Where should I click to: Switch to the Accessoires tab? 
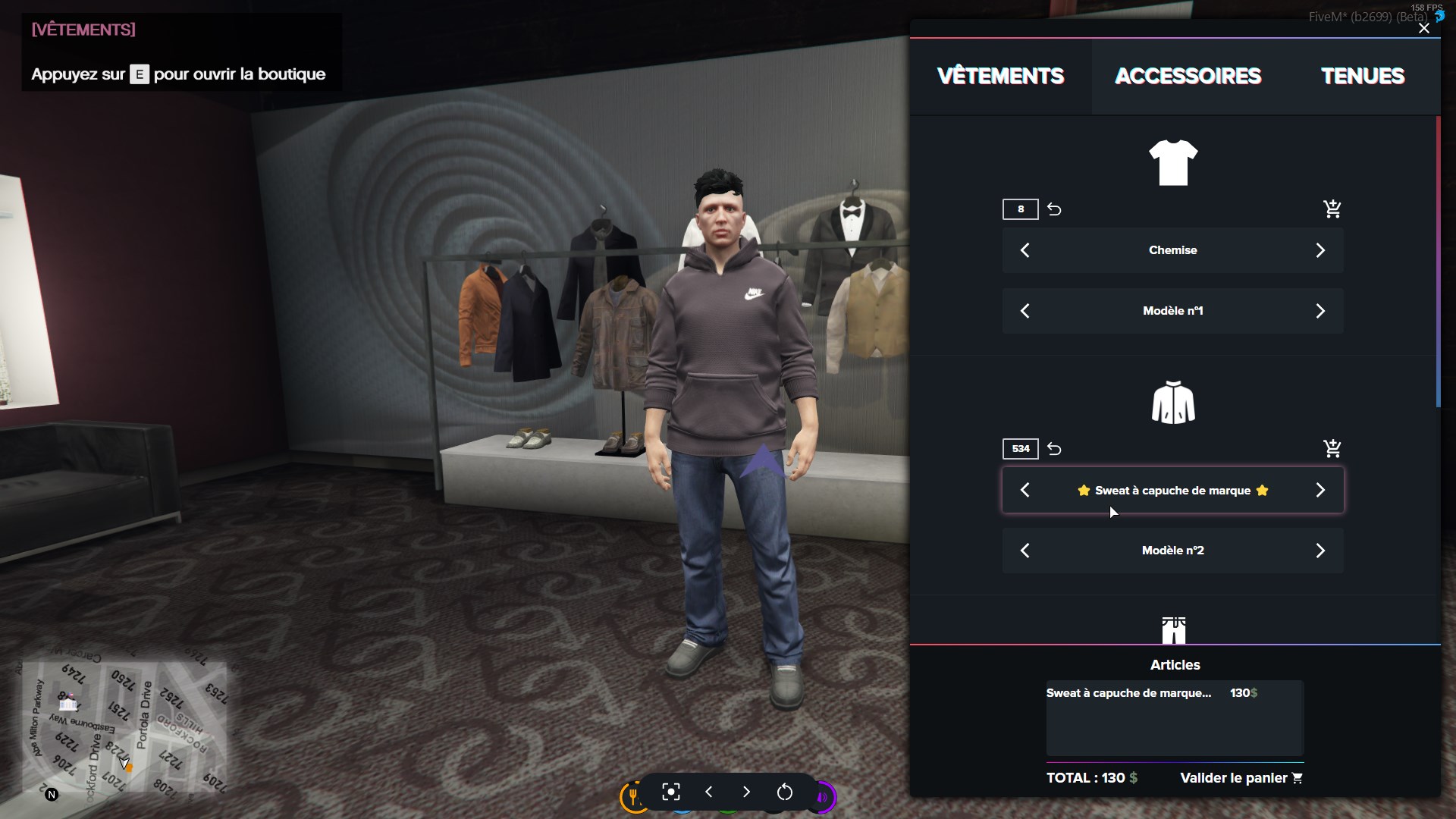pos(1188,76)
